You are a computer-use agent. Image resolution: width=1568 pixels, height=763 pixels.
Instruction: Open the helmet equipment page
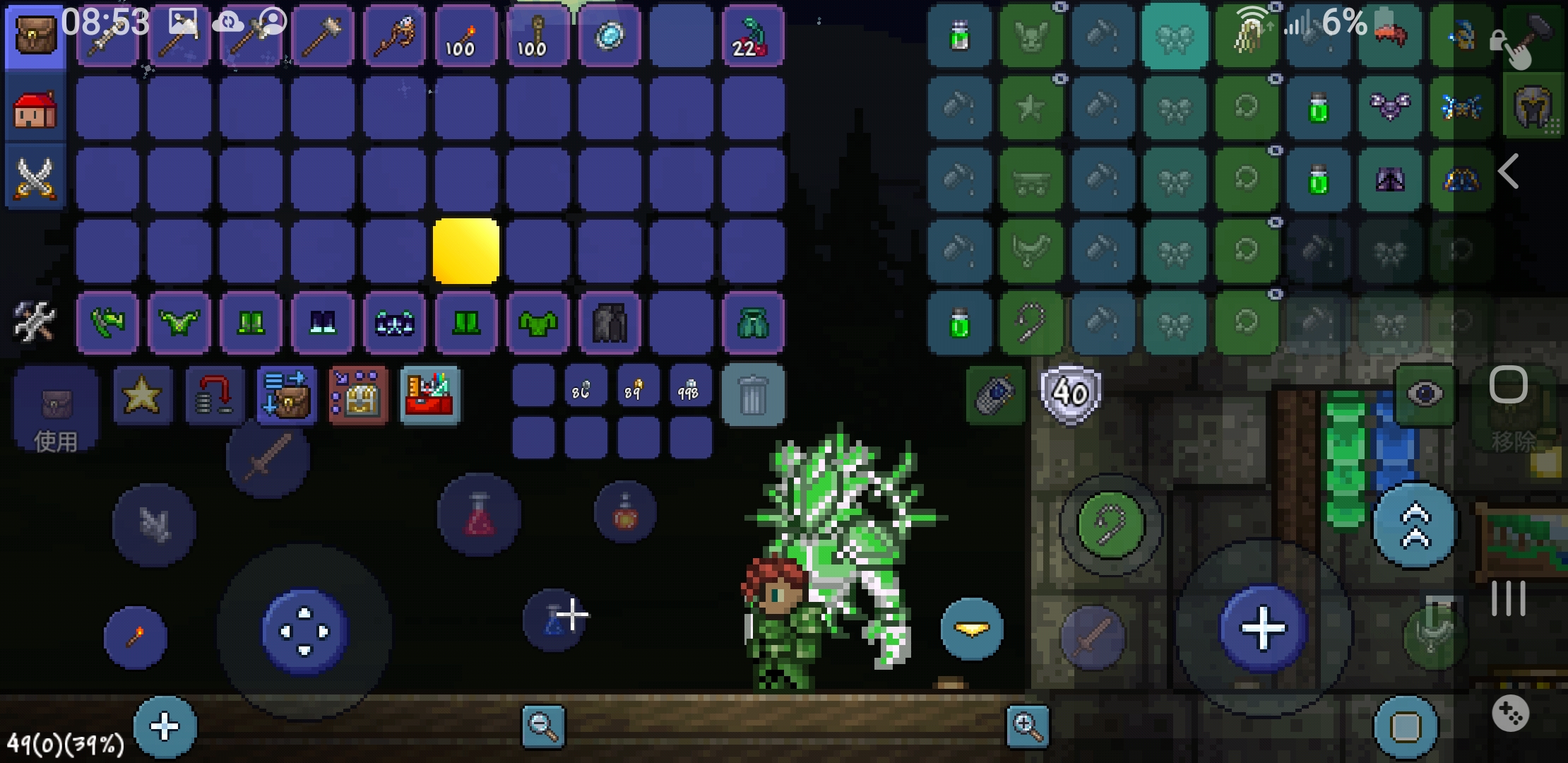(1533, 107)
